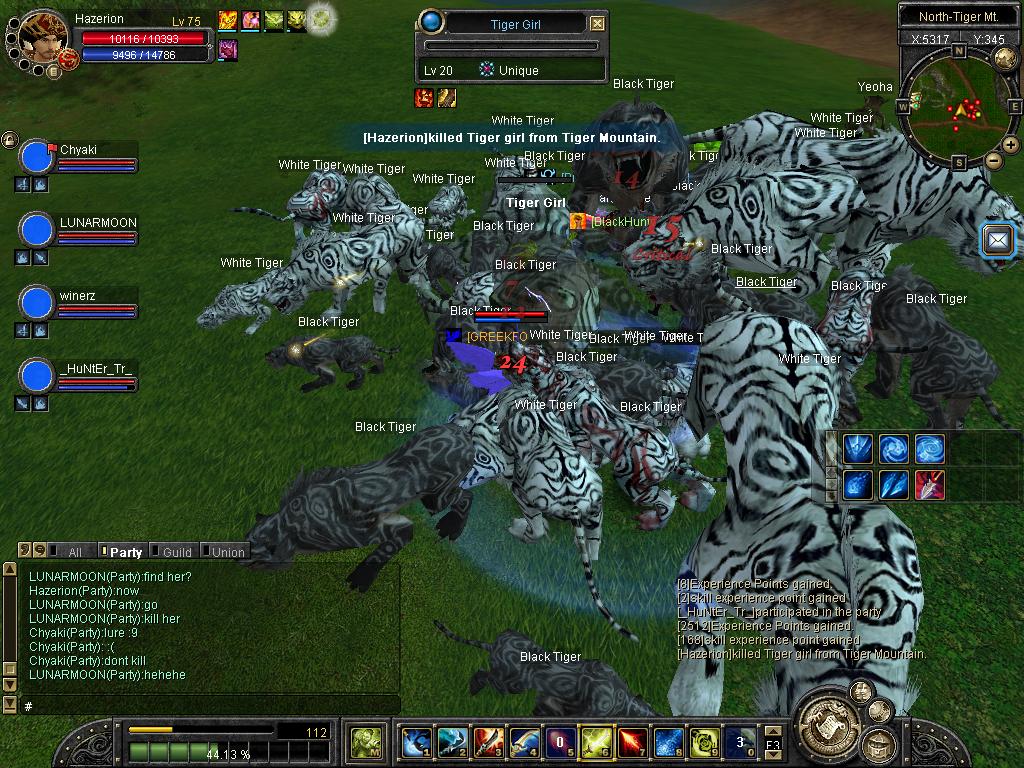1024x768 pixels.
Task: Select party member winerz's portrait
Action: pos(37,302)
